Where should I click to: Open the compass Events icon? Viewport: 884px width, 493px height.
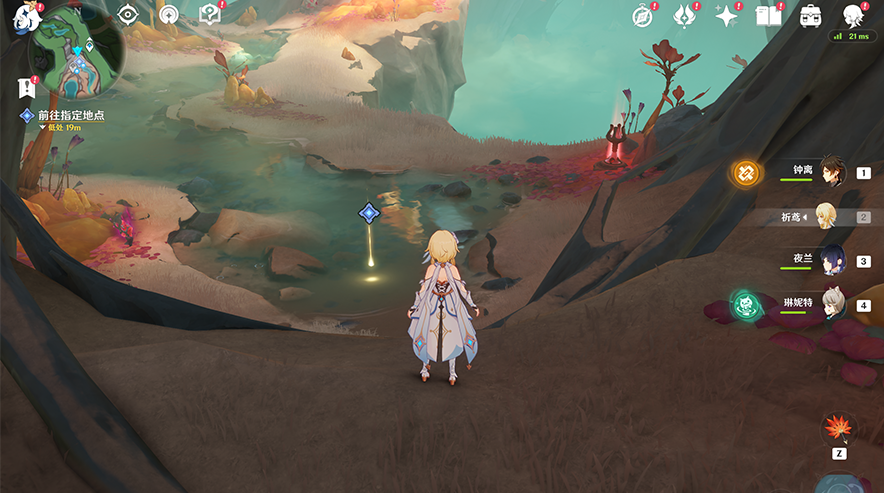coord(643,15)
